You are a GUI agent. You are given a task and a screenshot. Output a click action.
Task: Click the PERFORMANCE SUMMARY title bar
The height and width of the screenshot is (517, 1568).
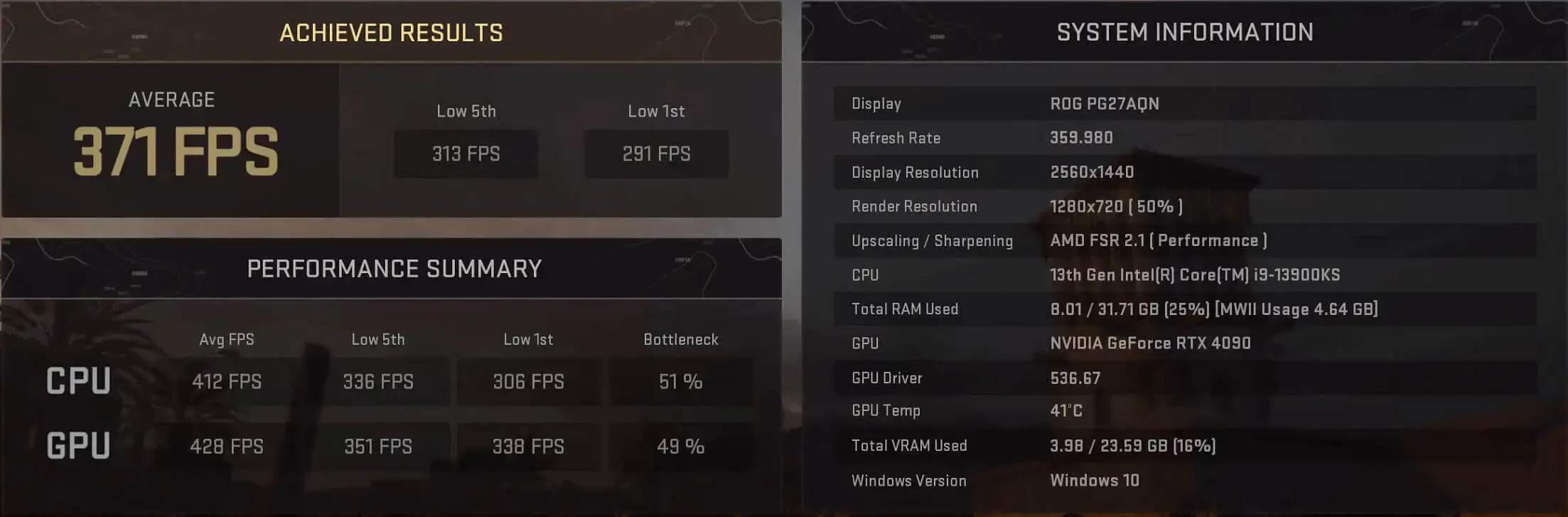coord(395,269)
